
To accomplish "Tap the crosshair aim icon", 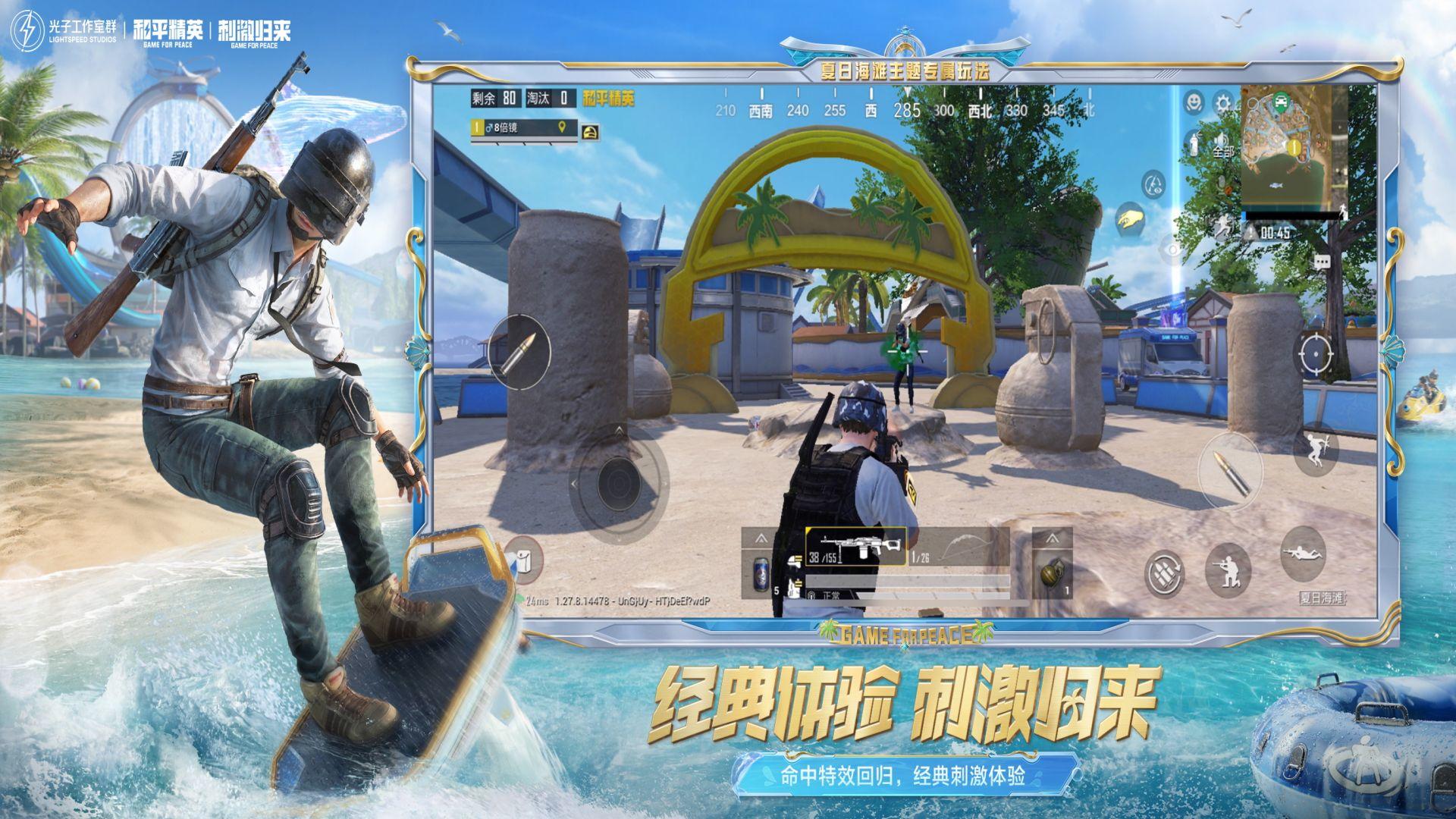I will [x=1316, y=354].
